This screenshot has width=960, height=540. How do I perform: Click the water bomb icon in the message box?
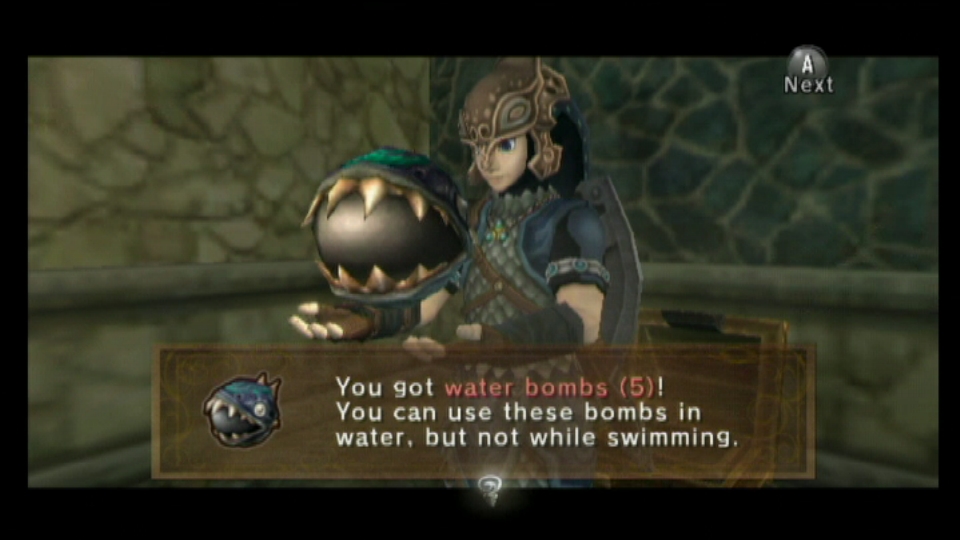pyautogui.click(x=241, y=410)
